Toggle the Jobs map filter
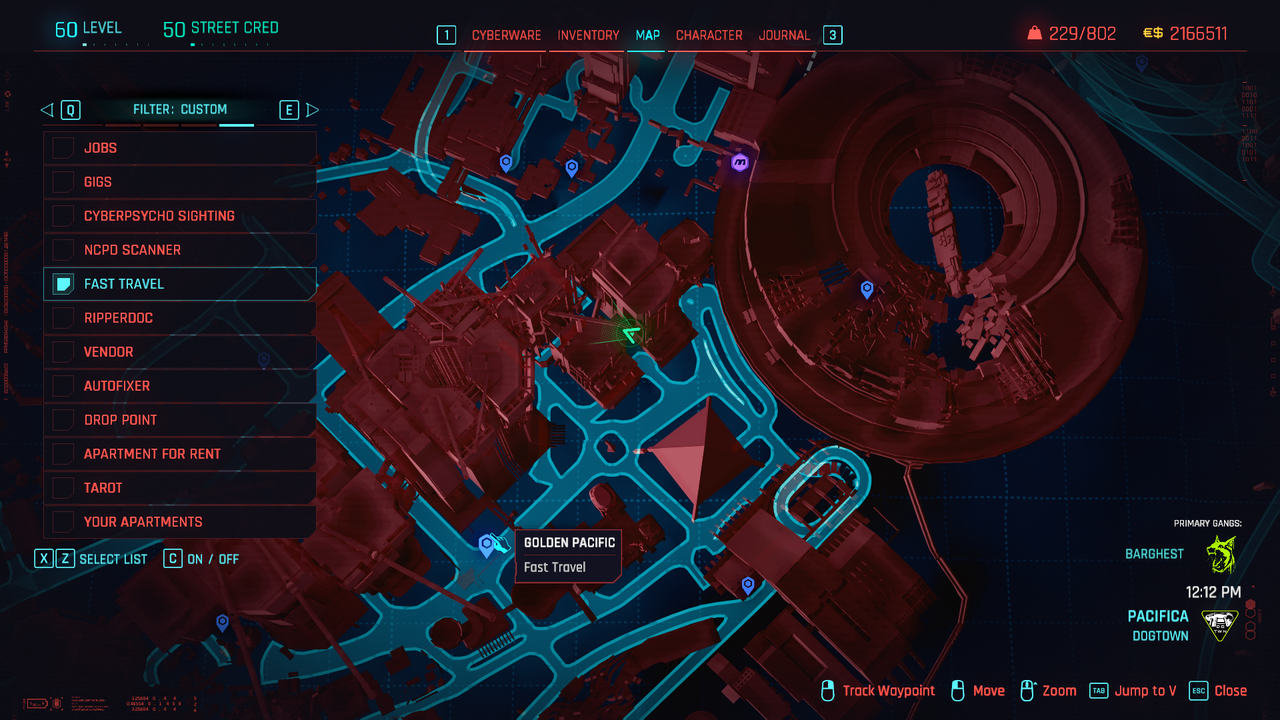This screenshot has width=1280, height=720. click(64, 148)
